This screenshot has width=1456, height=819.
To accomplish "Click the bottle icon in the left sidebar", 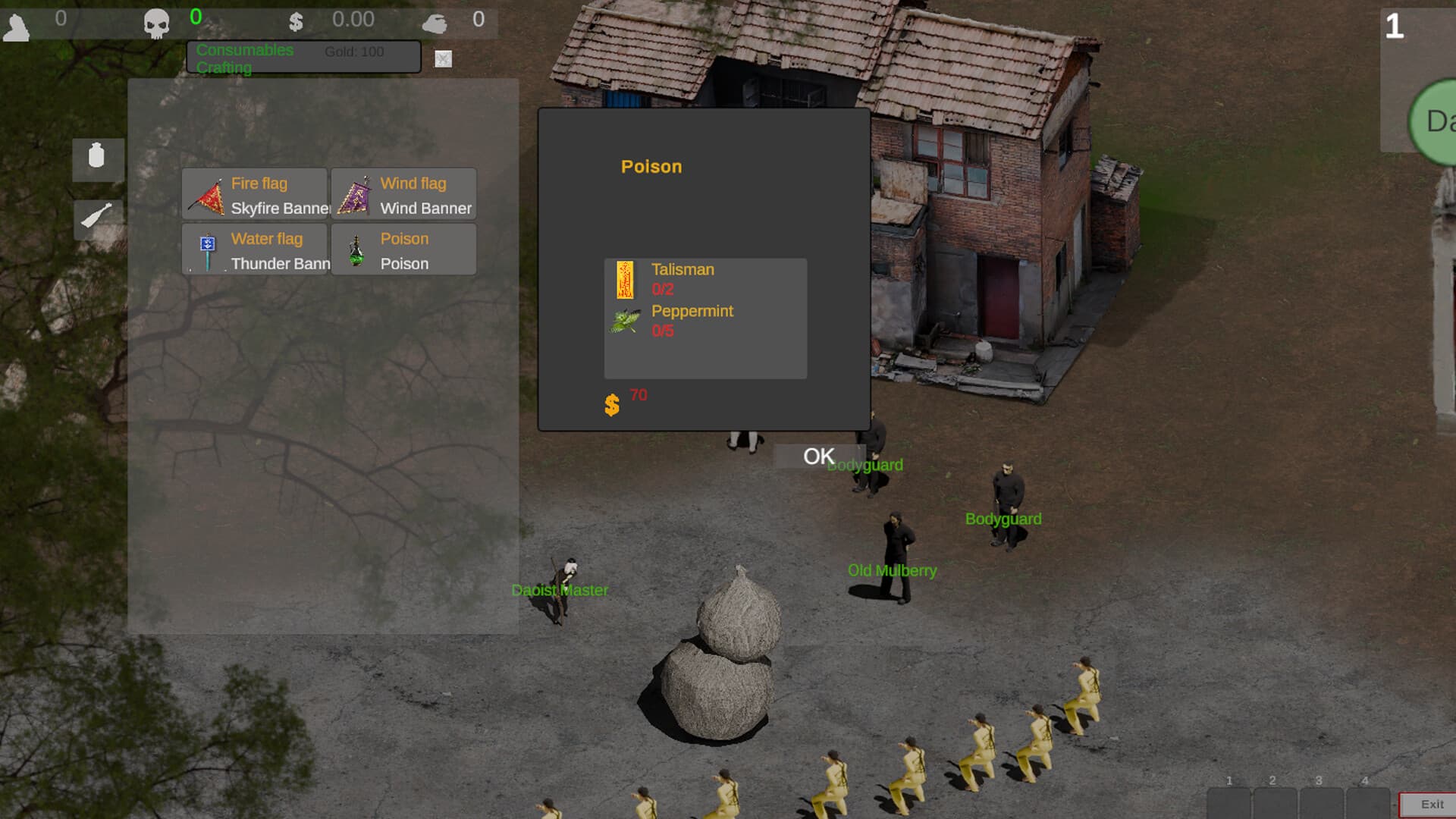I will pos(97,159).
